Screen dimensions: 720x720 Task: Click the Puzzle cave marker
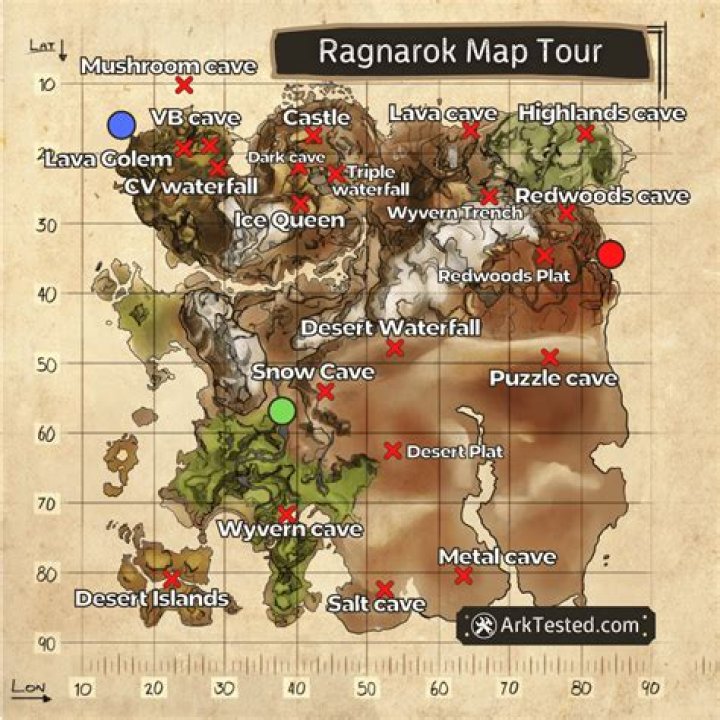click(550, 357)
